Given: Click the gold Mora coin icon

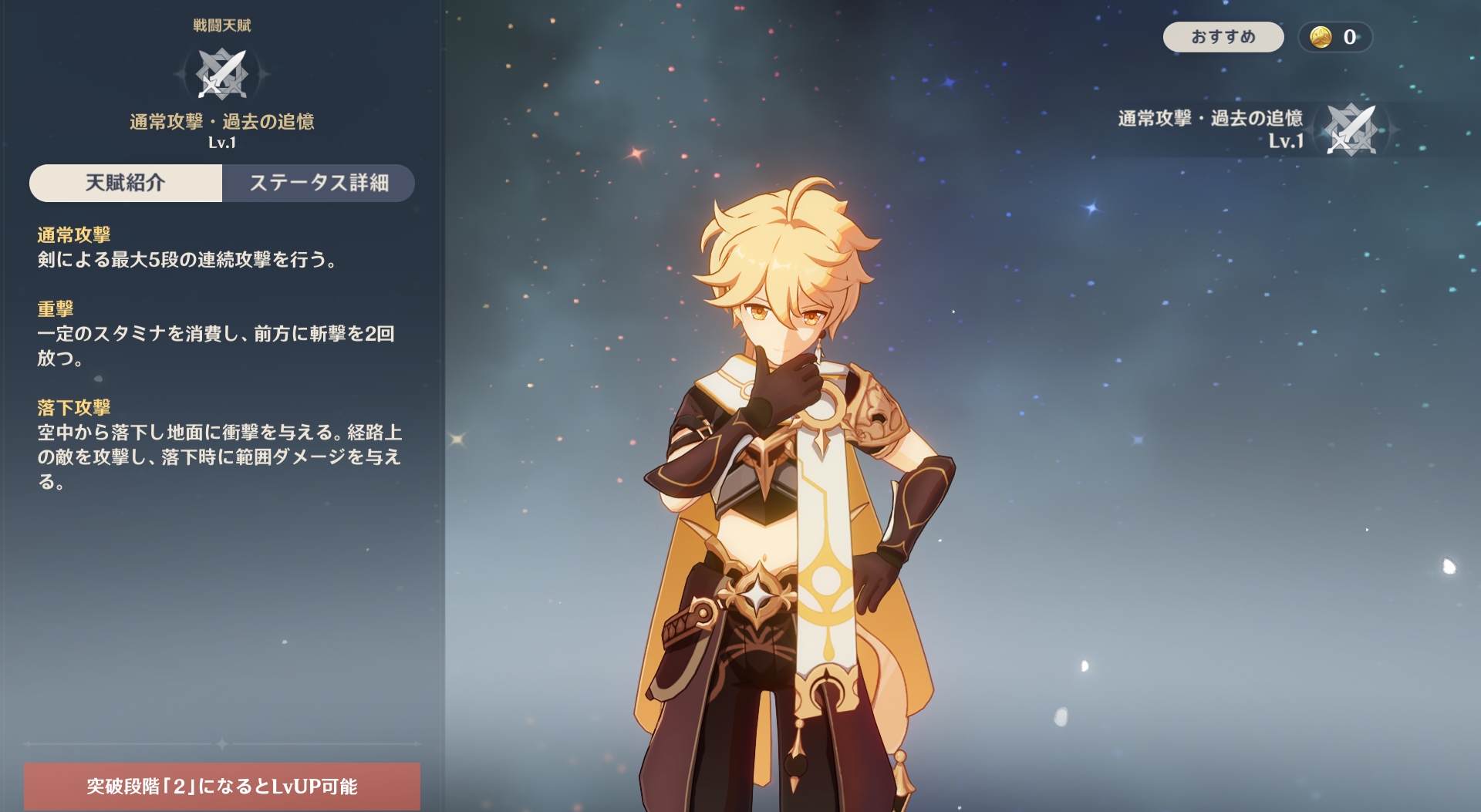Looking at the screenshot, I should coord(1321,37).
